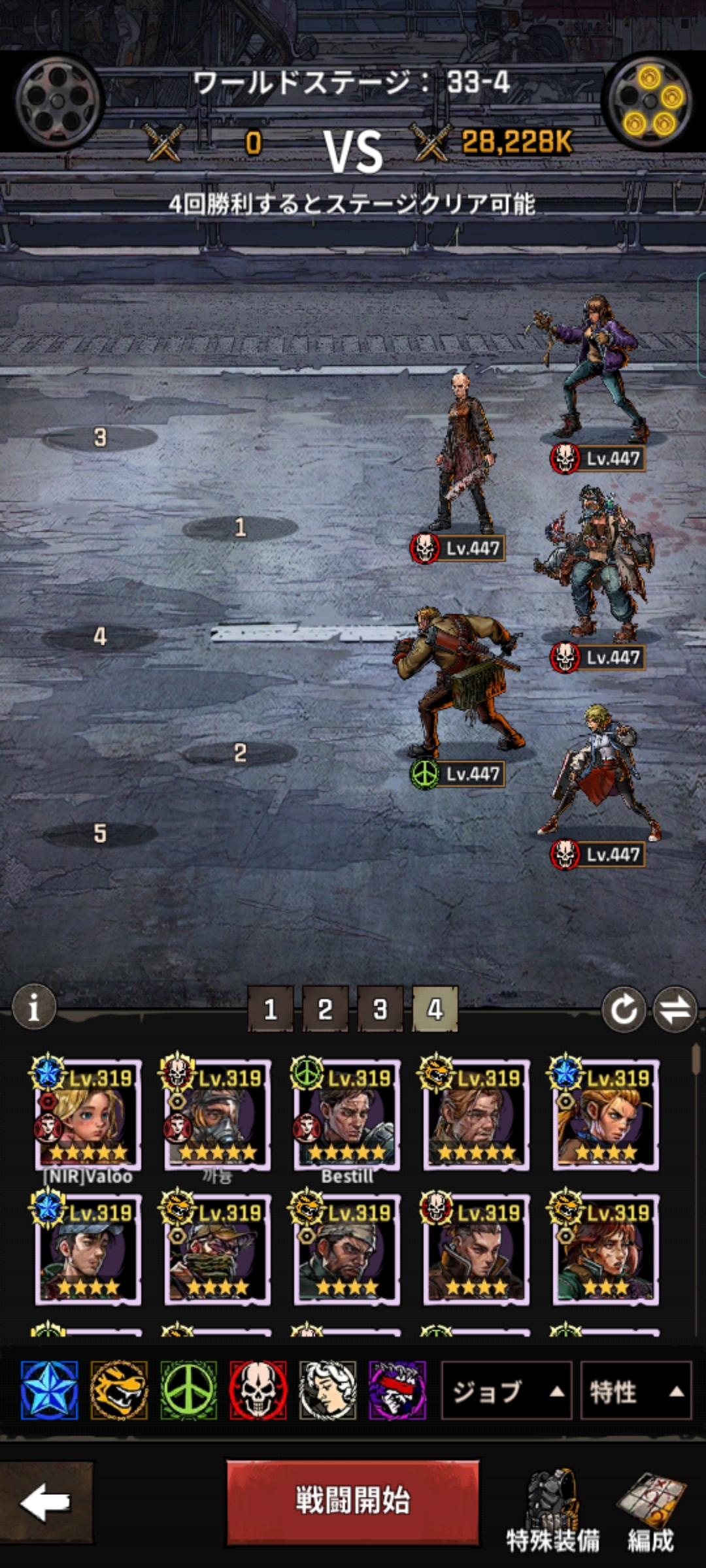Reset formation with circular arrow button
The width and height of the screenshot is (706, 1568).
pos(624,1009)
